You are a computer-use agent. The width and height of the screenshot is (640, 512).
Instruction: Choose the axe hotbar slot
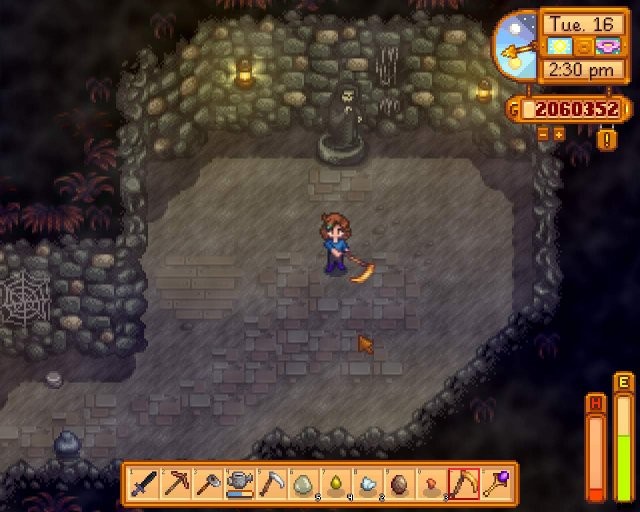tap(207, 484)
